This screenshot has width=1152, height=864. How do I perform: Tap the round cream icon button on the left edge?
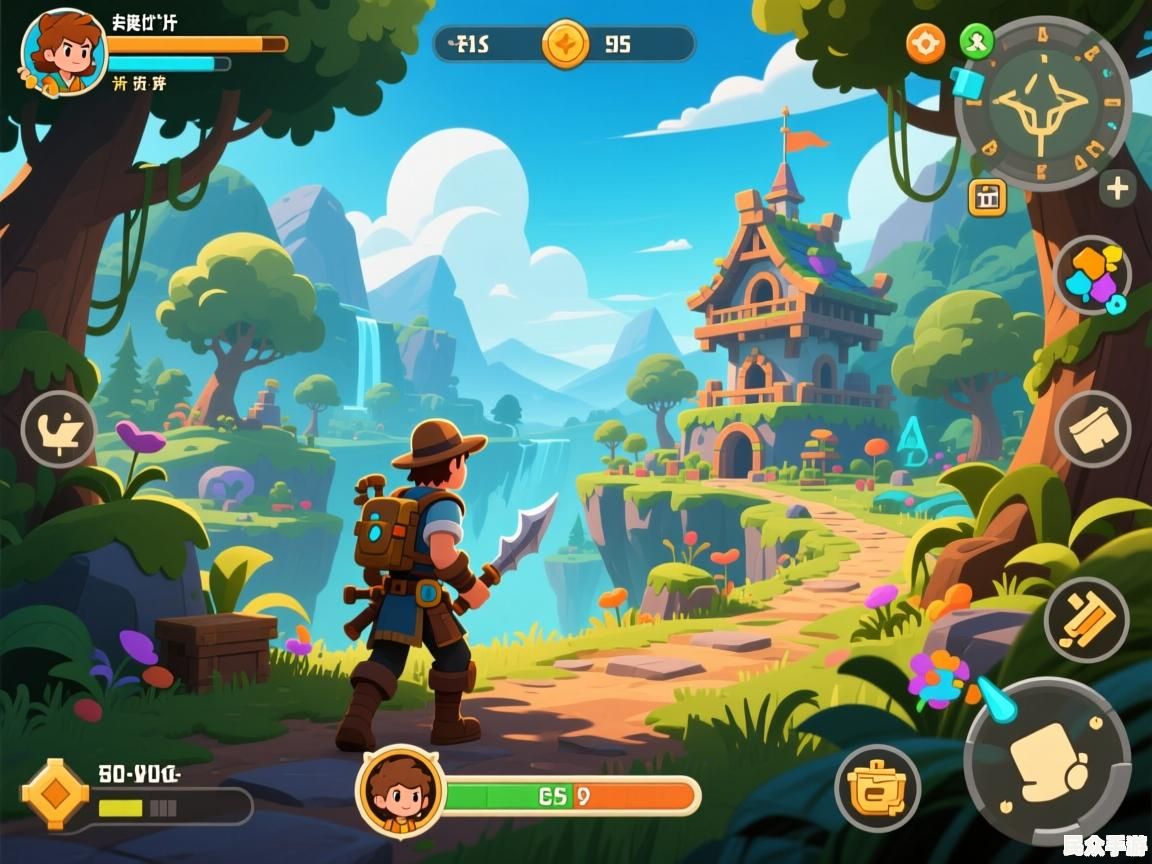59,430
